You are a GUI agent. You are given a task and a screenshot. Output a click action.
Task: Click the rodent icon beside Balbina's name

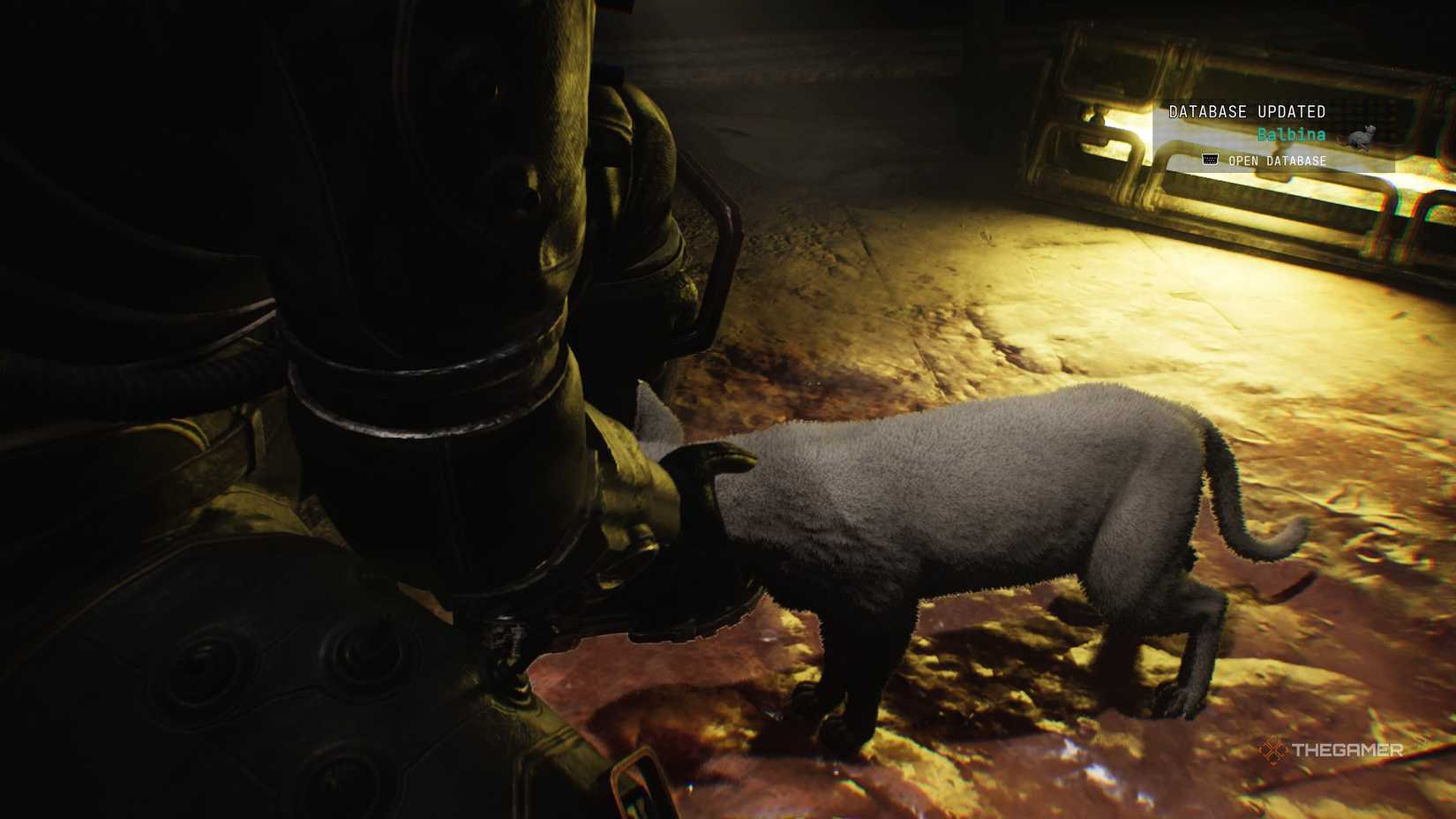(1362, 134)
